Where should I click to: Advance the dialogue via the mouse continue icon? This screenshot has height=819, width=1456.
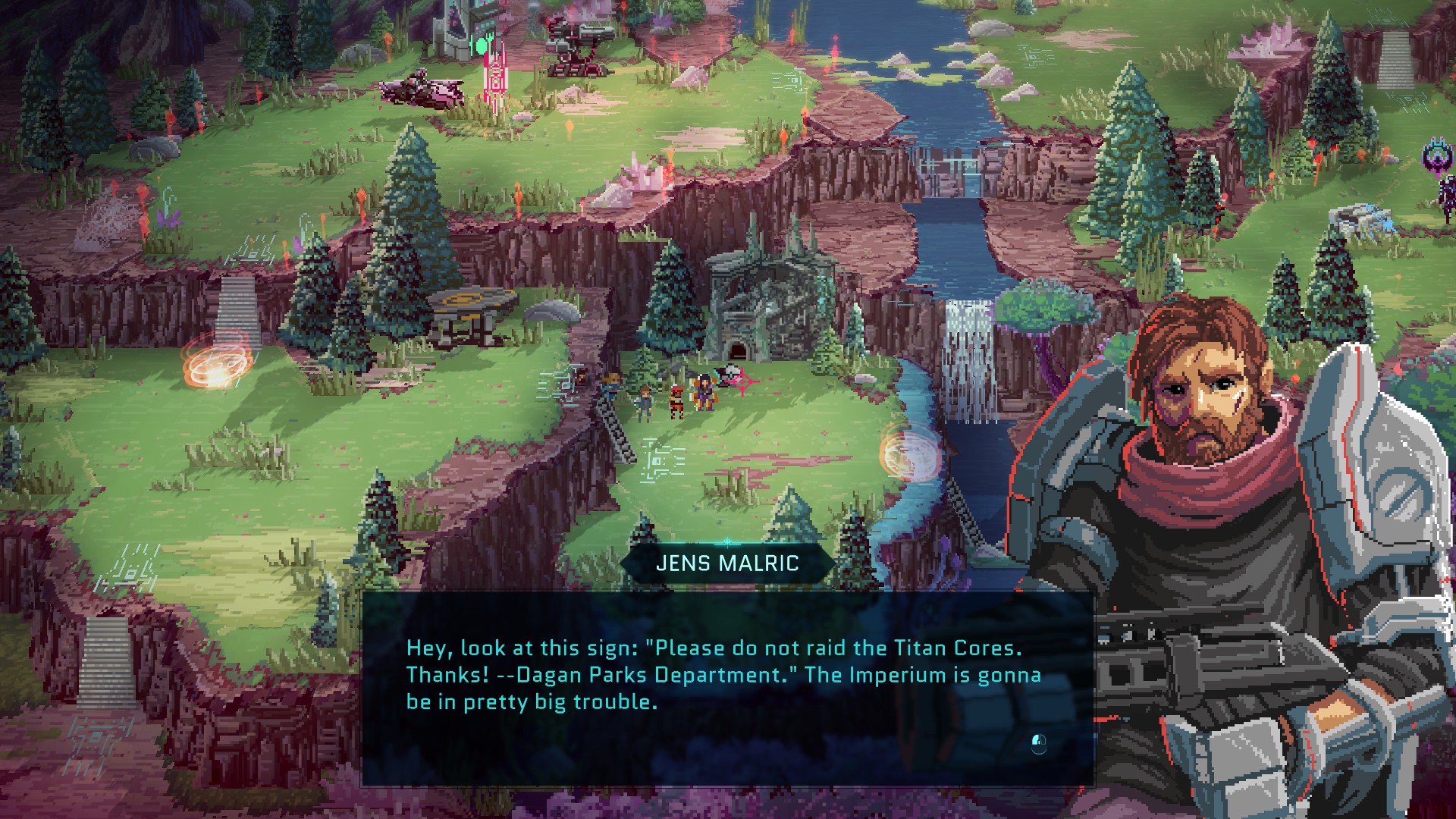(1039, 743)
